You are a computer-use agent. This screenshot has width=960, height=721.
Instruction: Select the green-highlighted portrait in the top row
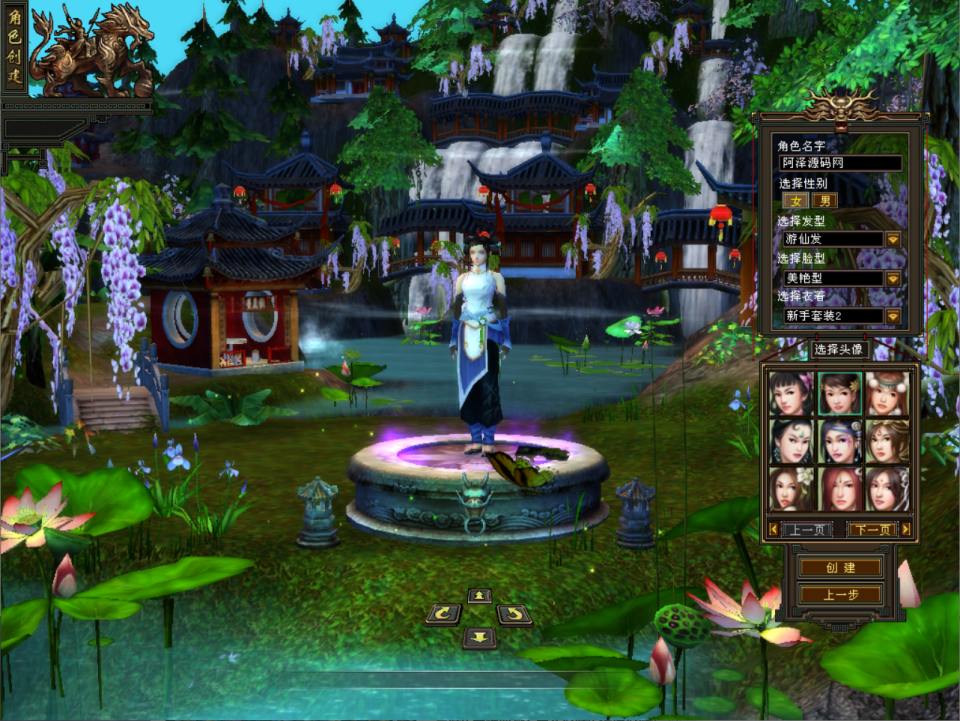839,393
